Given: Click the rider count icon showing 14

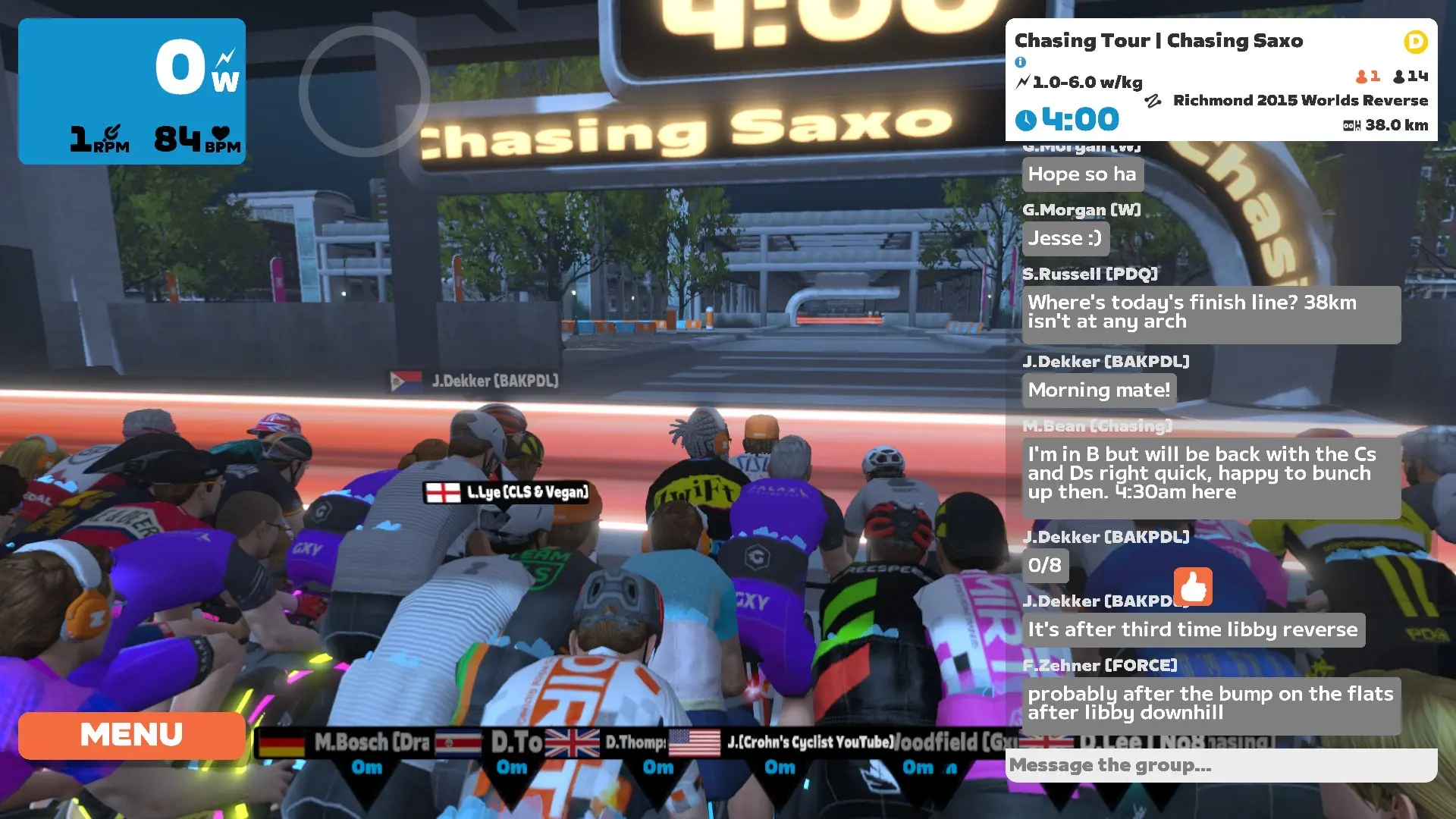Looking at the screenshot, I should (1399, 76).
